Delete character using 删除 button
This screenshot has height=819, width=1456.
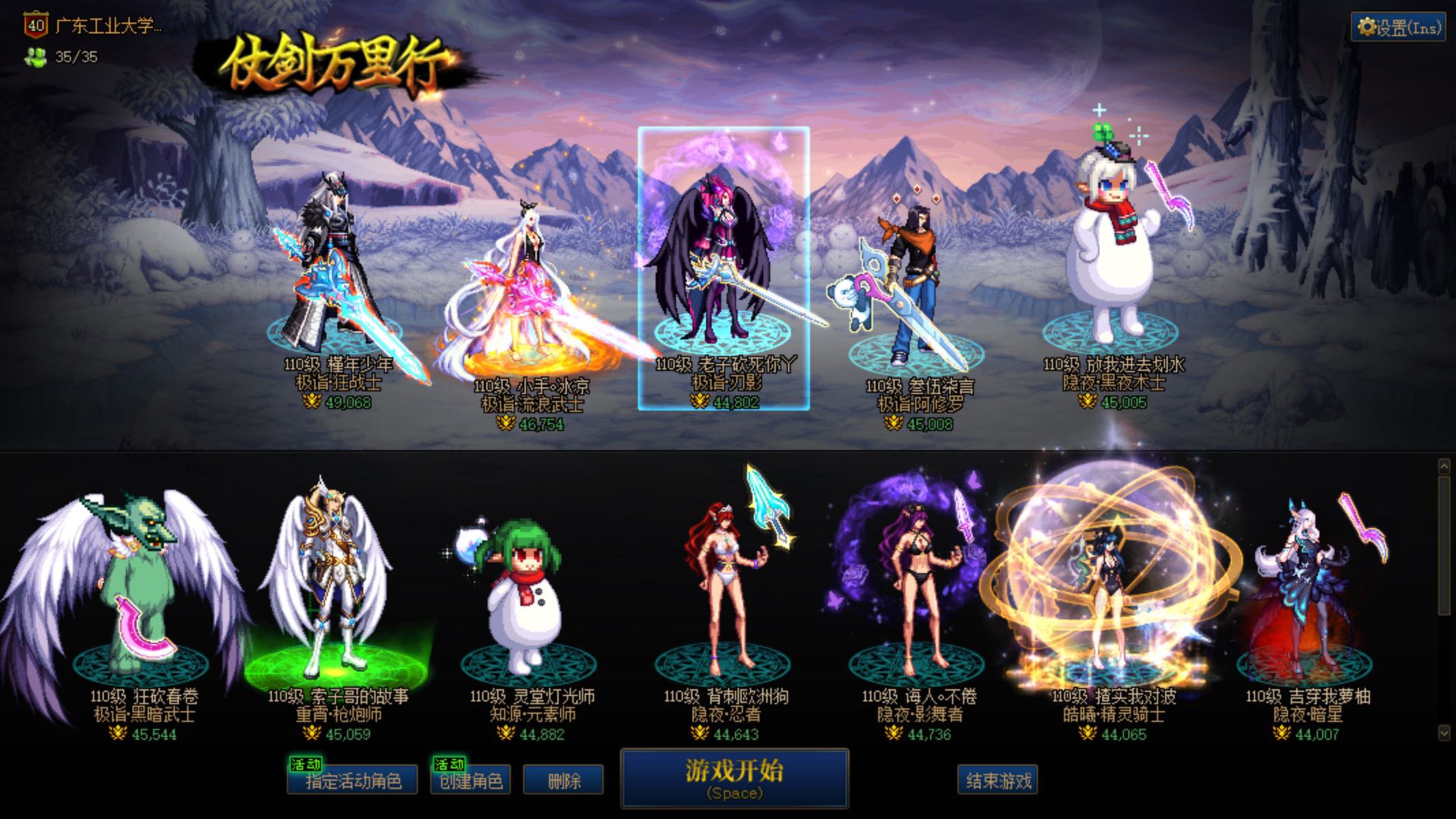[563, 781]
